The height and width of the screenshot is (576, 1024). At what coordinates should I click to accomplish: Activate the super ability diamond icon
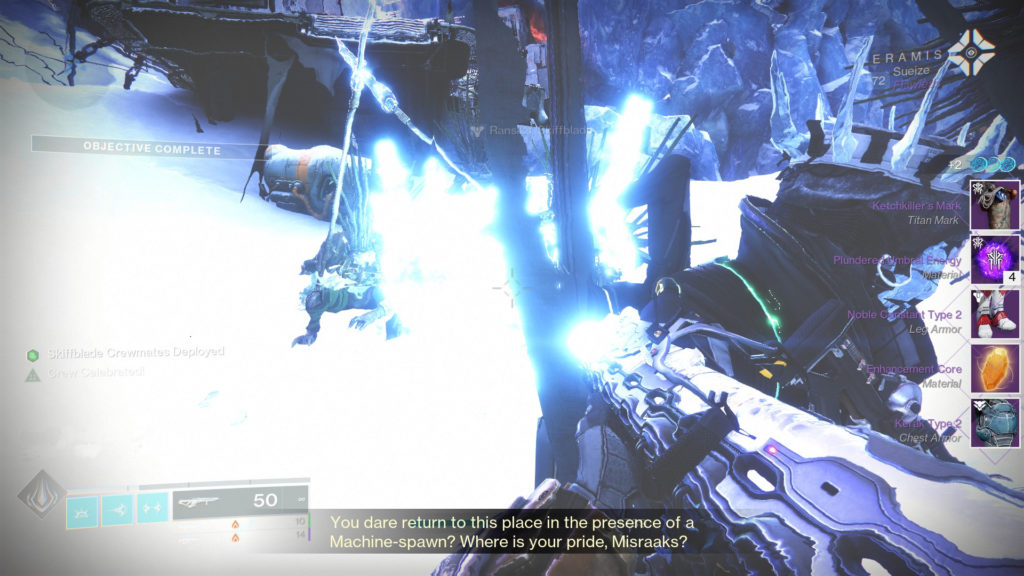coord(41,493)
